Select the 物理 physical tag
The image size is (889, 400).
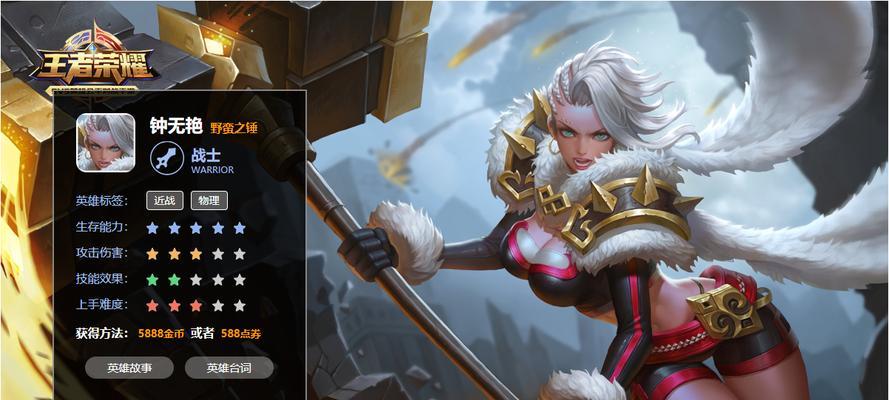[x=209, y=200]
